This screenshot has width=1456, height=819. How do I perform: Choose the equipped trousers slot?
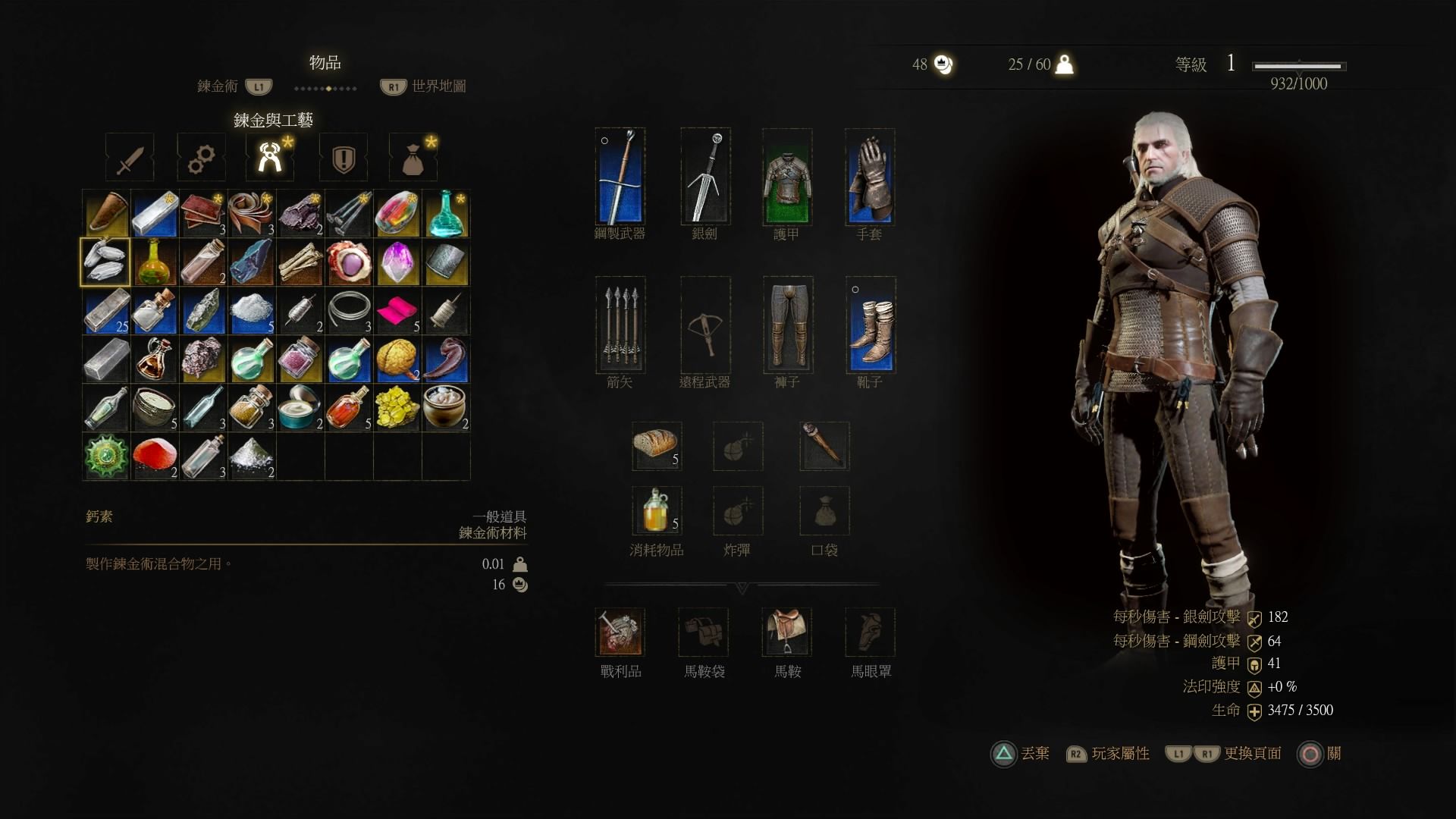tap(788, 325)
